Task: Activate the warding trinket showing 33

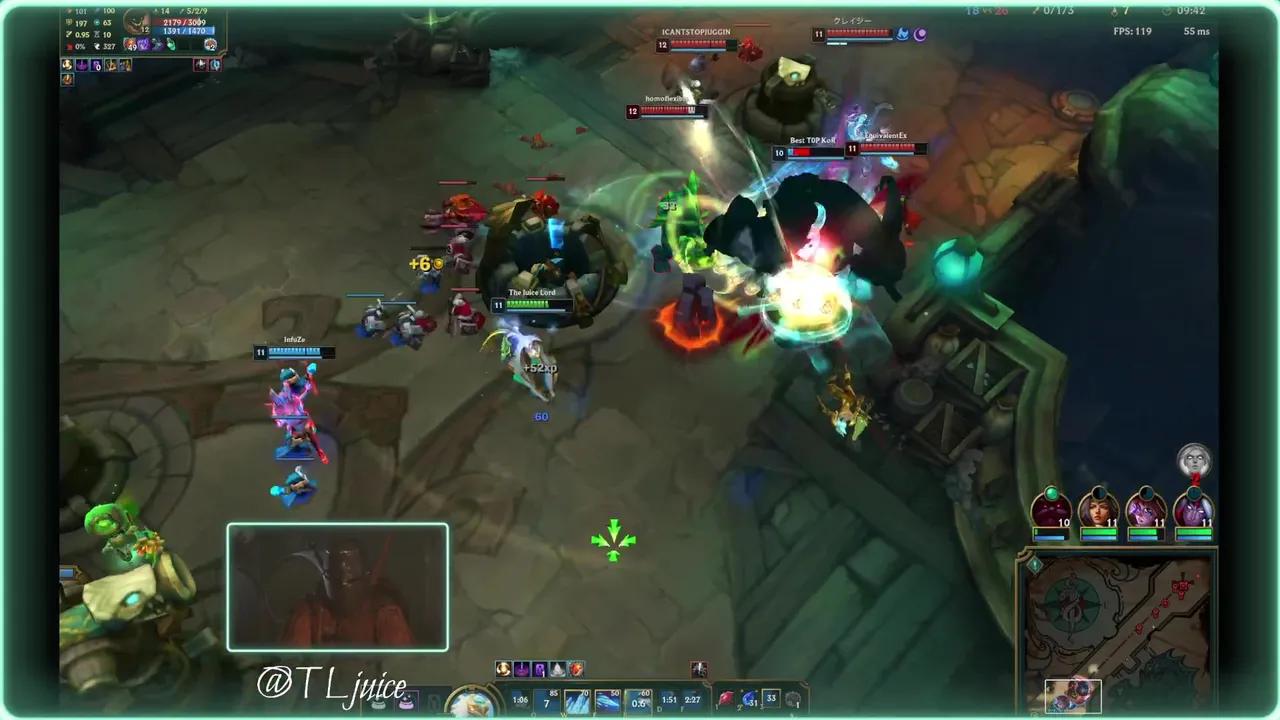Action: pyautogui.click(x=771, y=700)
